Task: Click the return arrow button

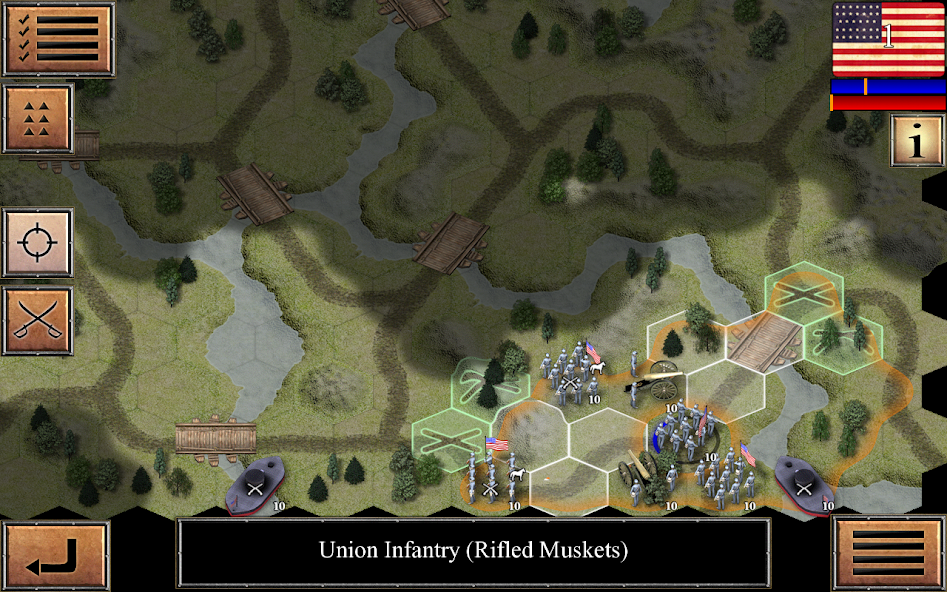Action: pos(55,556)
